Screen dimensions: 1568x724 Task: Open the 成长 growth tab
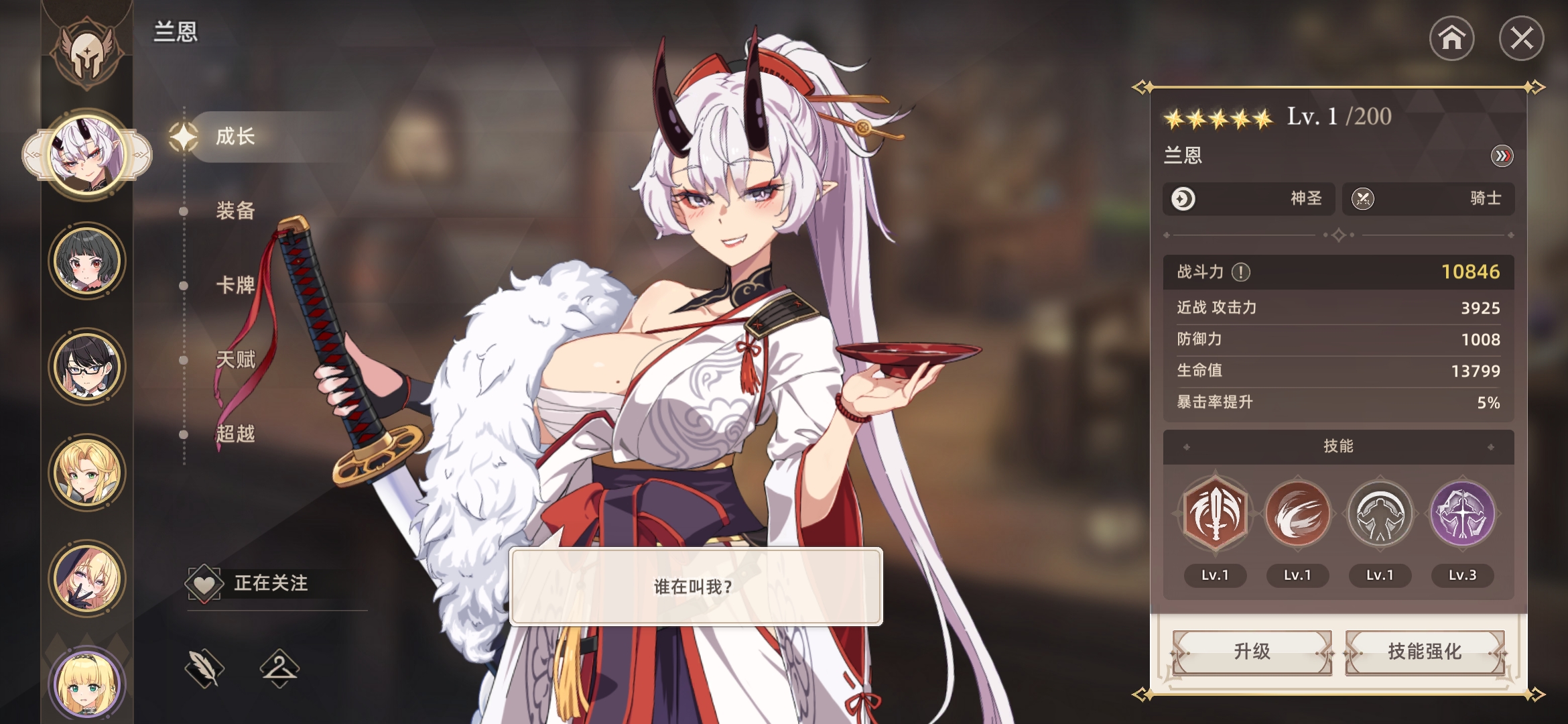235,137
